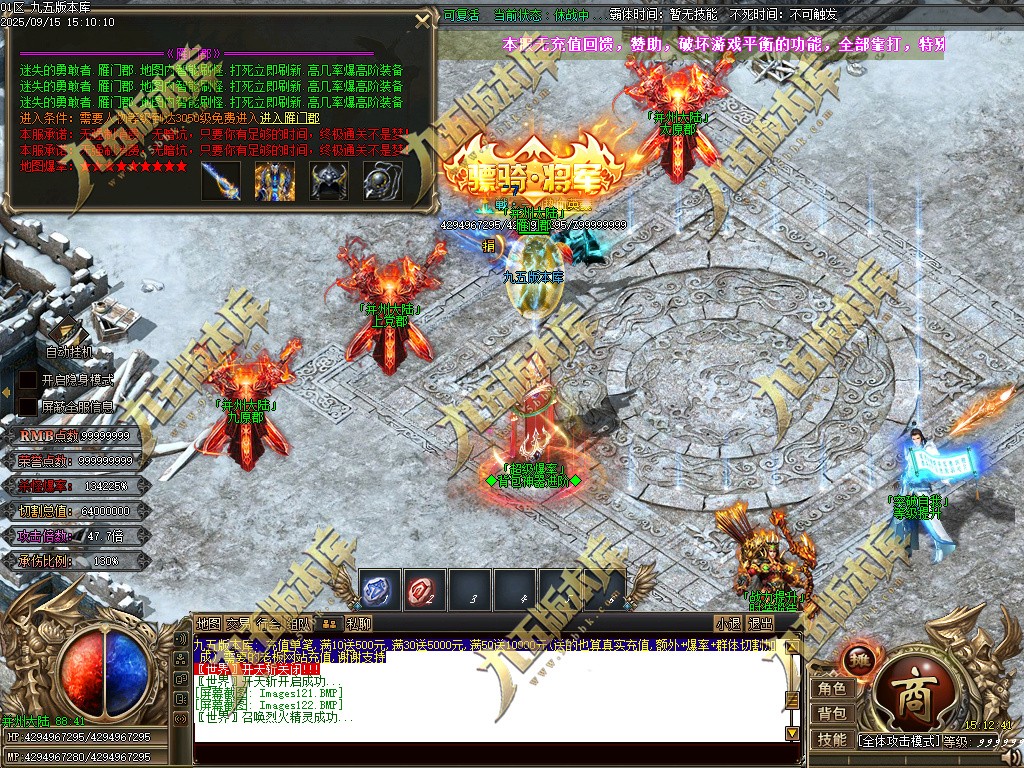
Task: Use the blue gem in hotbar slot 1
Action: 380,590
